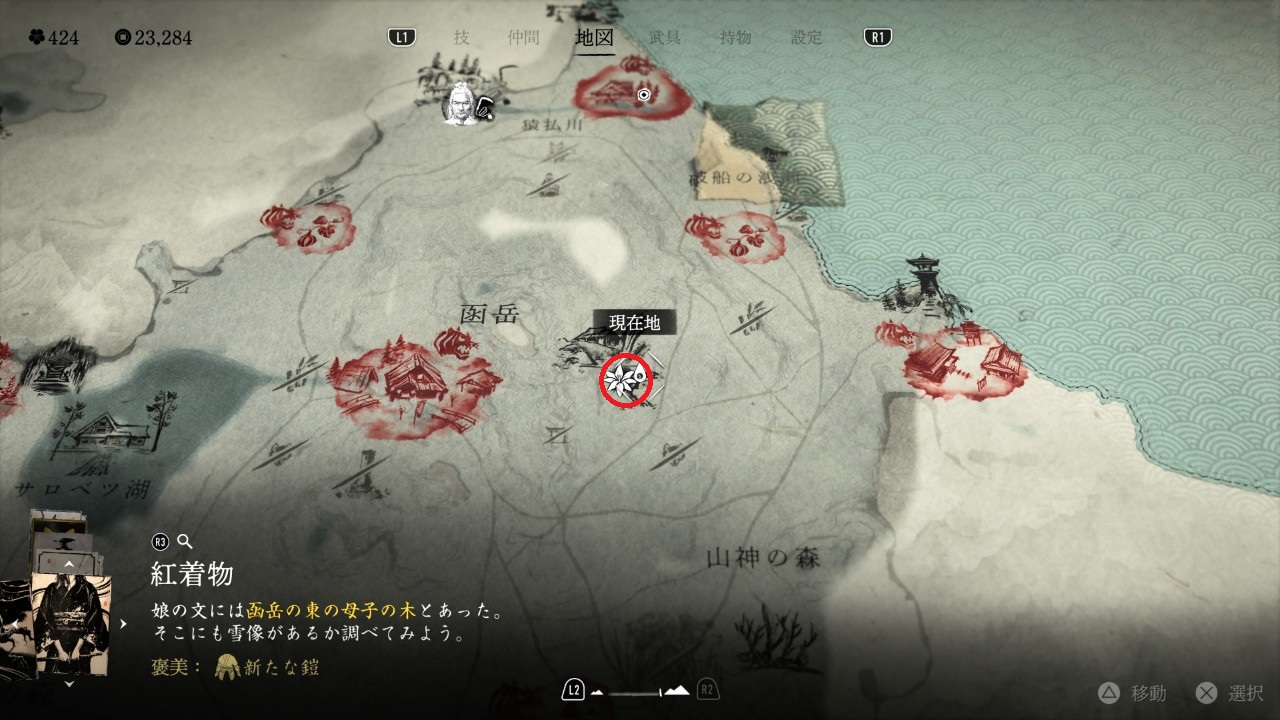The height and width of the screenshot is (720, 1280).
Task: Show next quest with the card's down arrow
Action: coord(69,685)
